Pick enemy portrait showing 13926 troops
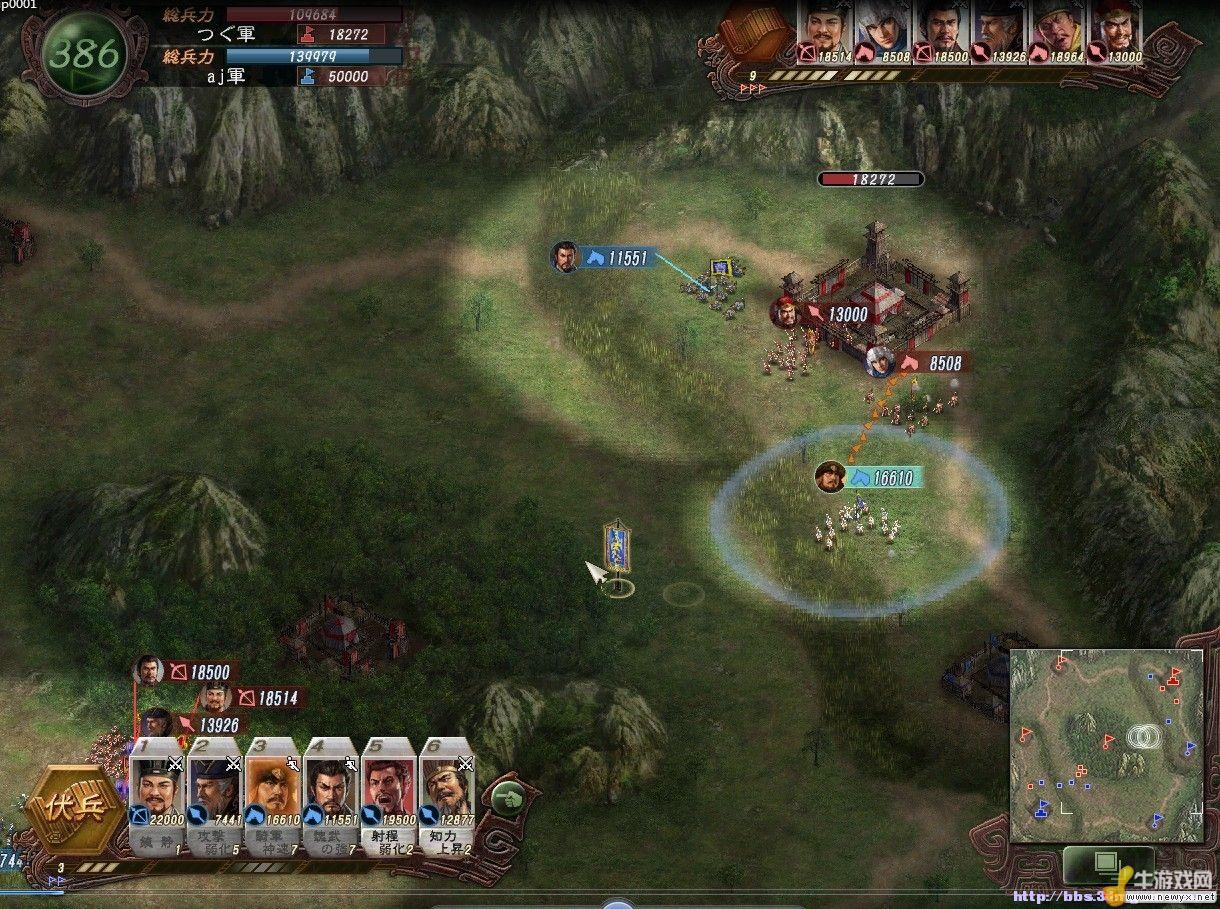This screenshot has width=1220, height=909. 998,32
